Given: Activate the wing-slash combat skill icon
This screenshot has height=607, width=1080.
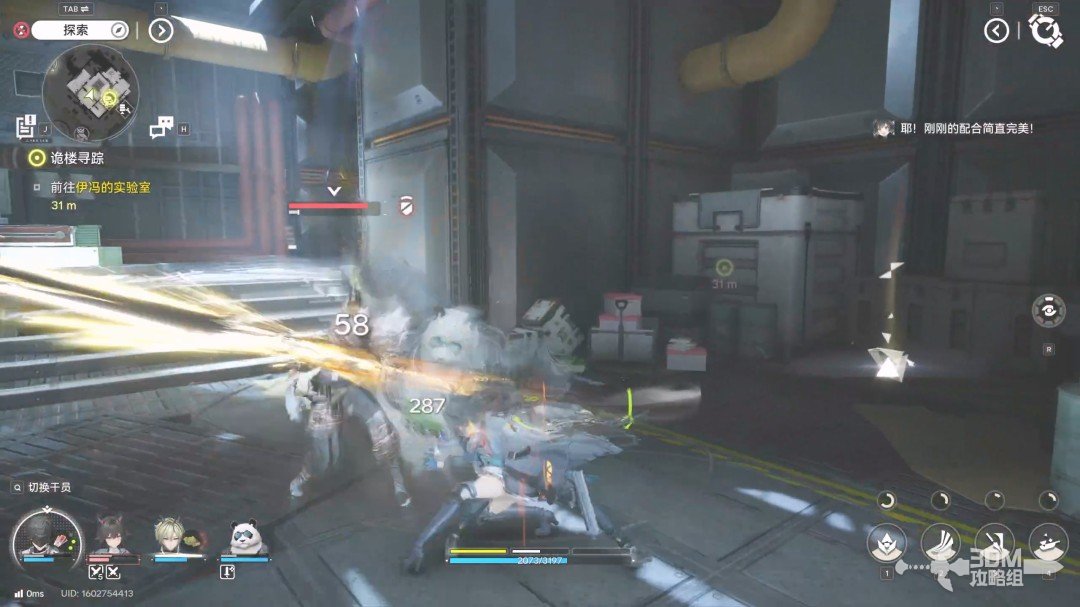Looking at the screenshot, I should point(940,541).
